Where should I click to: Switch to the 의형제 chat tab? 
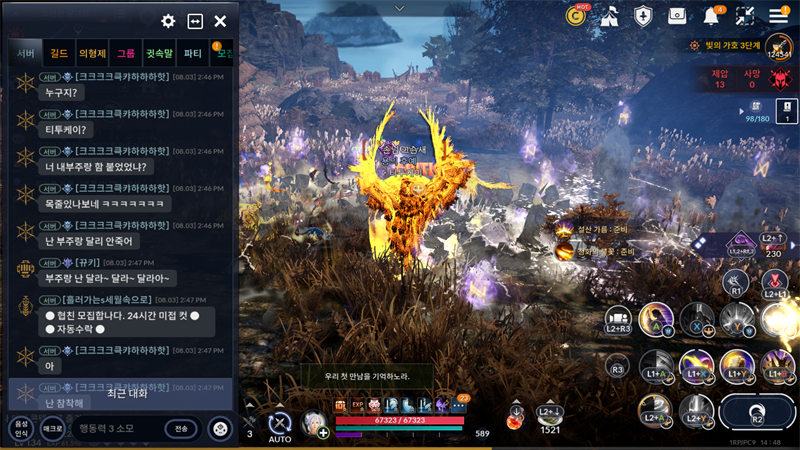pyautogui.click(x=92, y=53)
